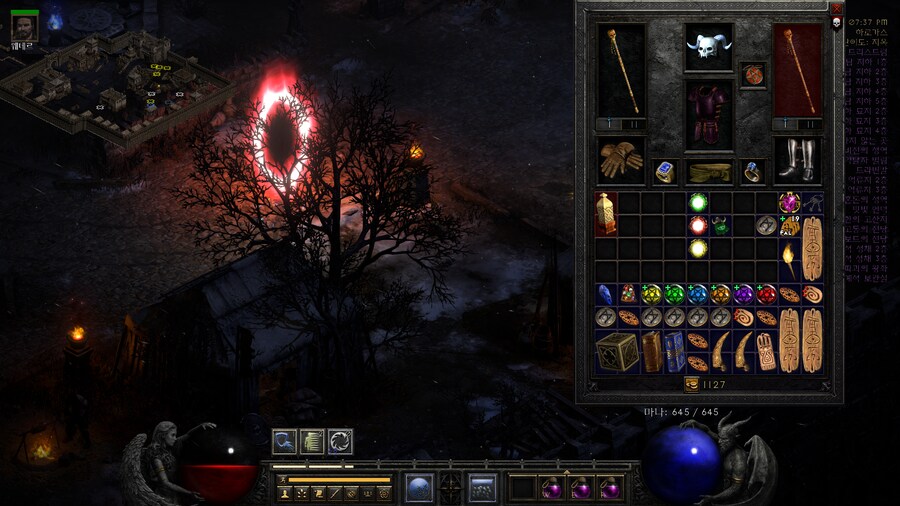The height and width of the screenshot is (506, 900).
Task: Close the inventory panel with the X
Action: tap(837, 8)
